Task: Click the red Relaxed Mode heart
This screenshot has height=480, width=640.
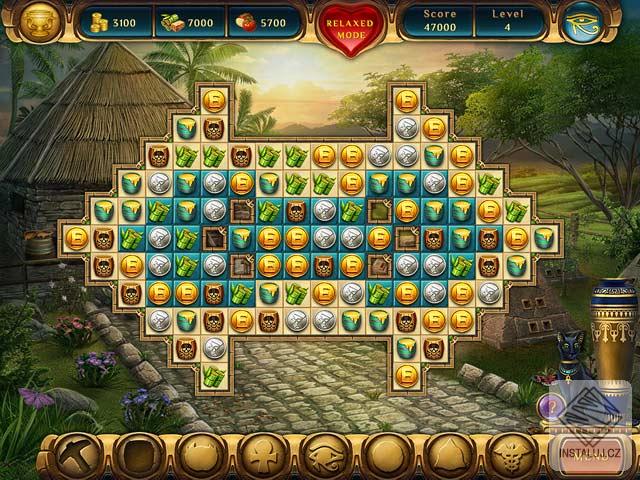Action: (350, 23)
